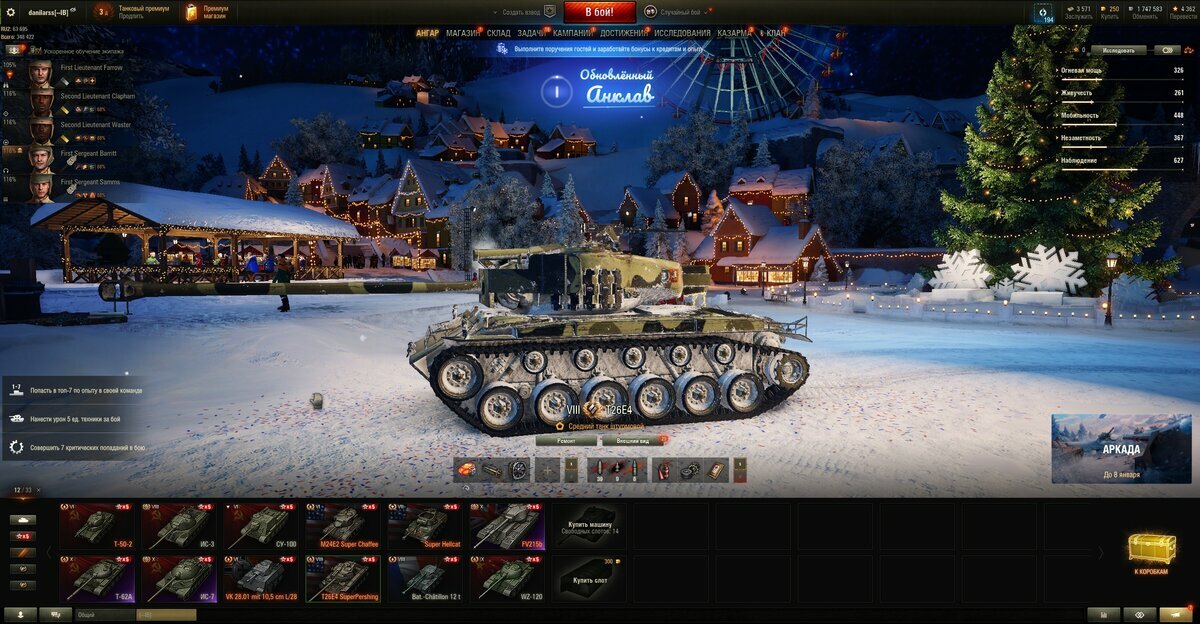Open the «МАГАЗИН» tab
This screenshot has width=1200, height=624.
click(x=462, y=33)
